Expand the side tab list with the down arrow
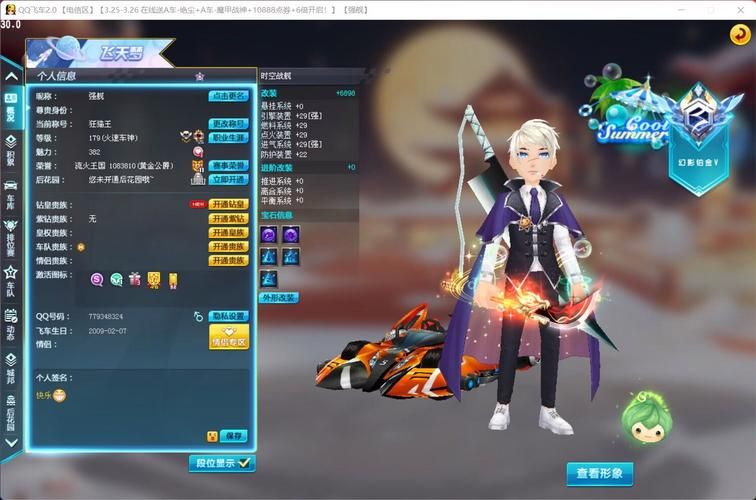Viewport: 756px width, 500px height. coord(10,443)
